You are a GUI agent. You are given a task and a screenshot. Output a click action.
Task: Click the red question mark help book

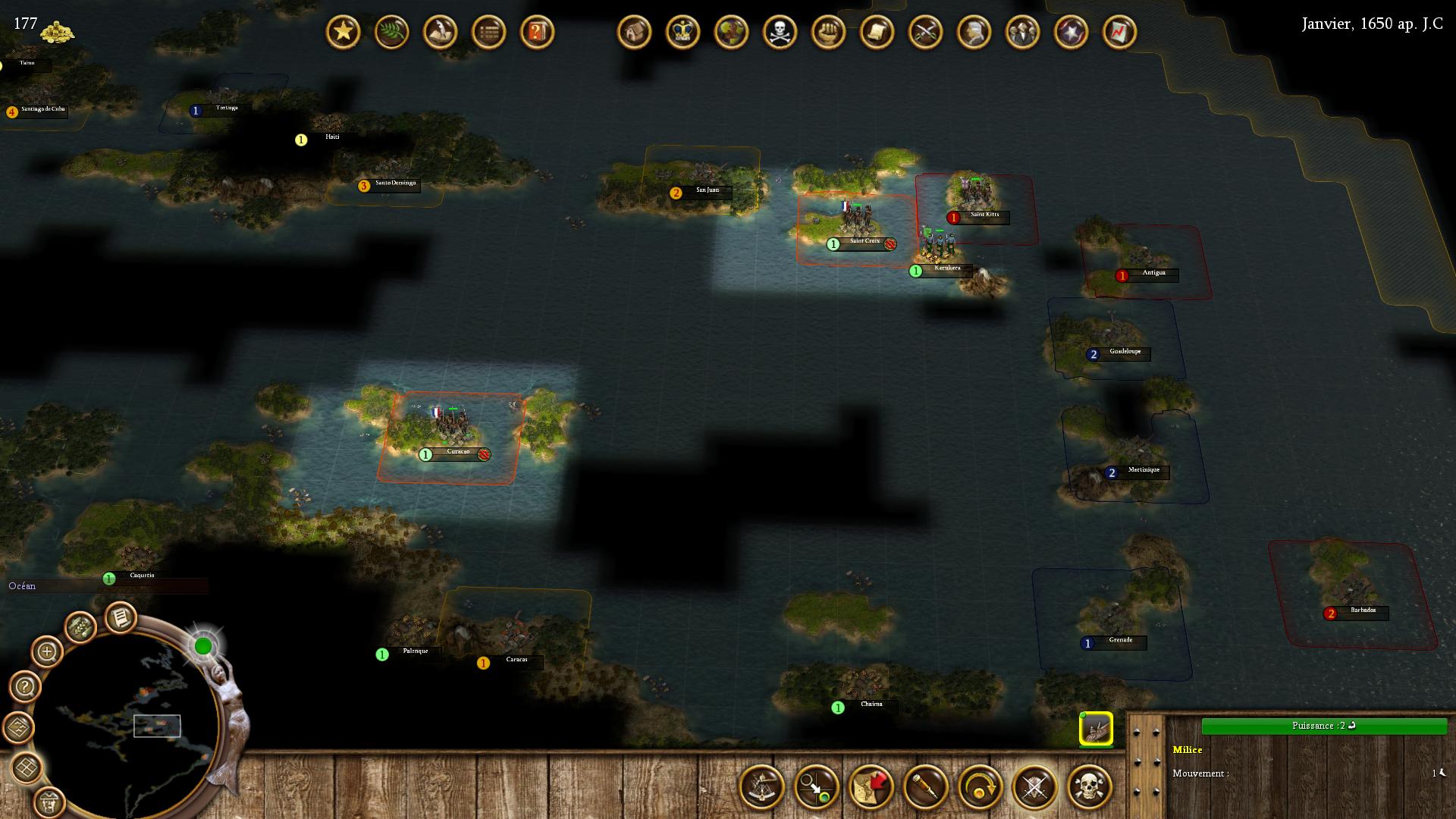click(x=537, y=33)
